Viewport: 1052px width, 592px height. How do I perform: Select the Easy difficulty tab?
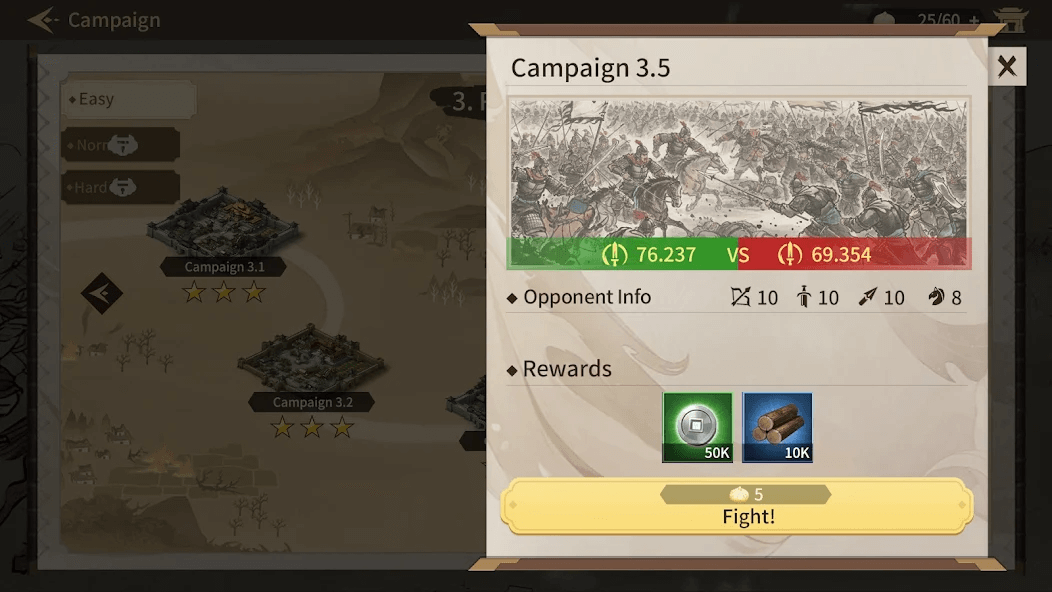coord(127,99)
